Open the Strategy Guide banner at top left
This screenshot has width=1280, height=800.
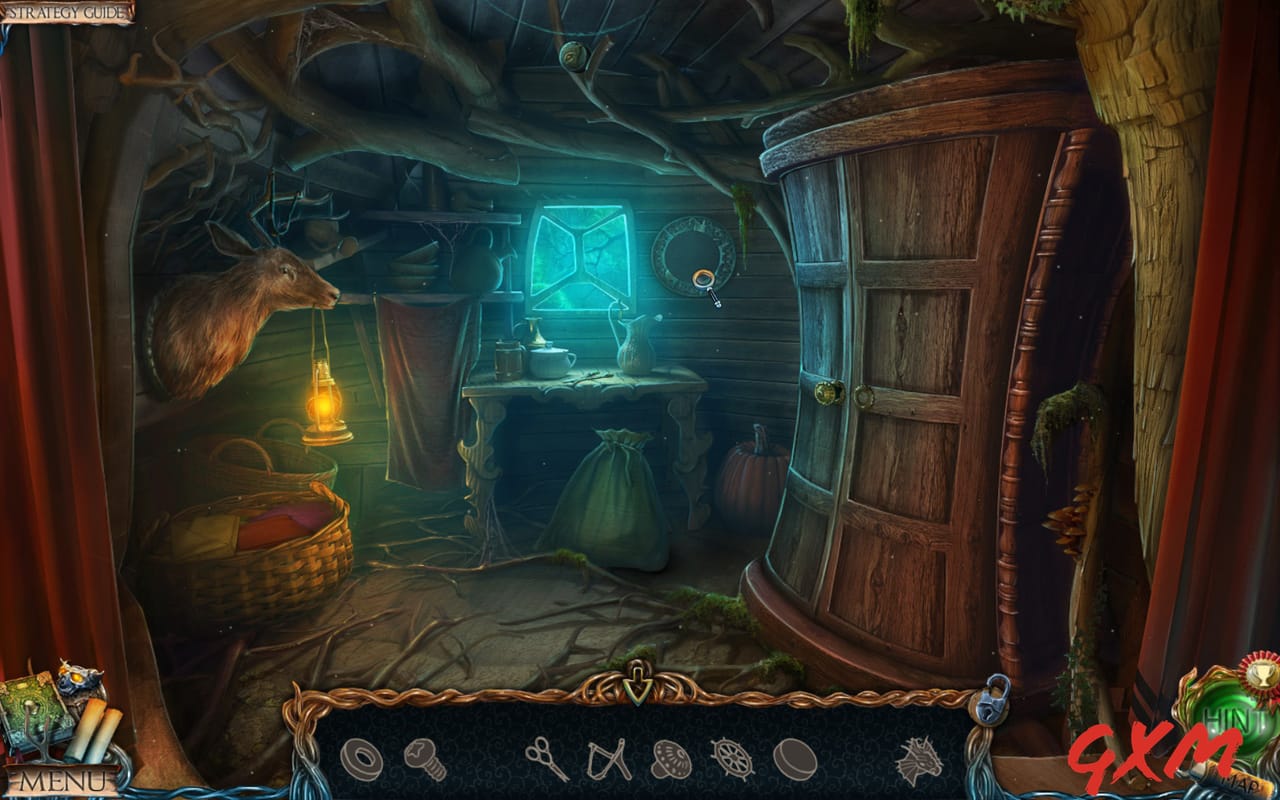pyautogui.click(x=65, y=12)
